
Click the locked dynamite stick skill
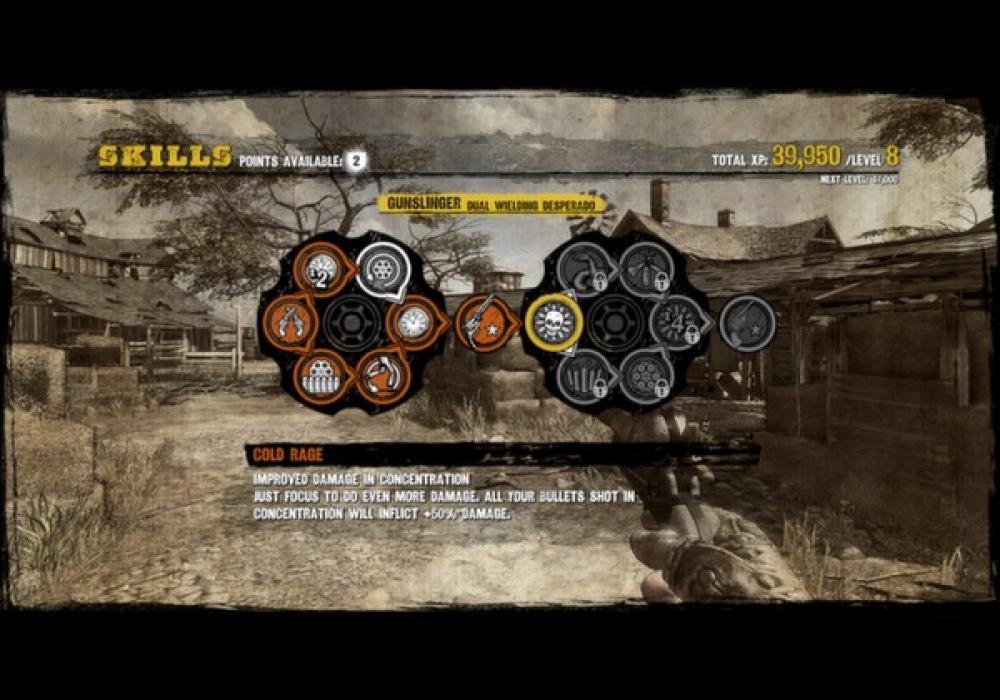point(645,268)
